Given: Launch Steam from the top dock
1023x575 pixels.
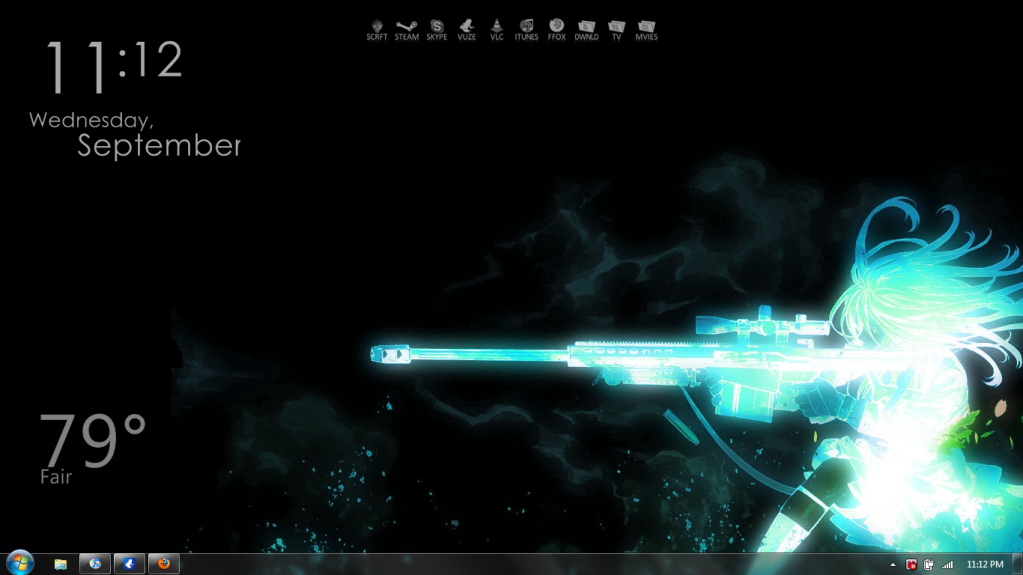Looking at the screenshot, I should pos(406,29).
